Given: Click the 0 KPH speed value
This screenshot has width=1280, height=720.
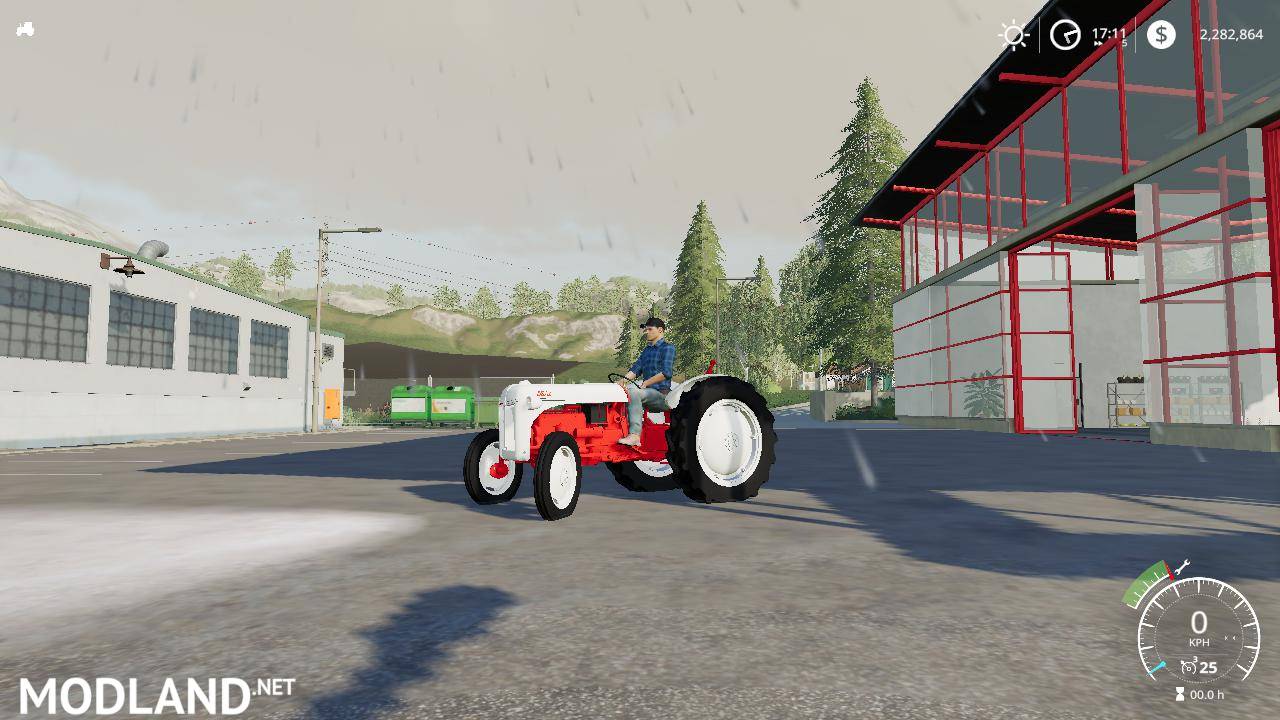Looking at the screenshot, I should [x=1199, y=620].
